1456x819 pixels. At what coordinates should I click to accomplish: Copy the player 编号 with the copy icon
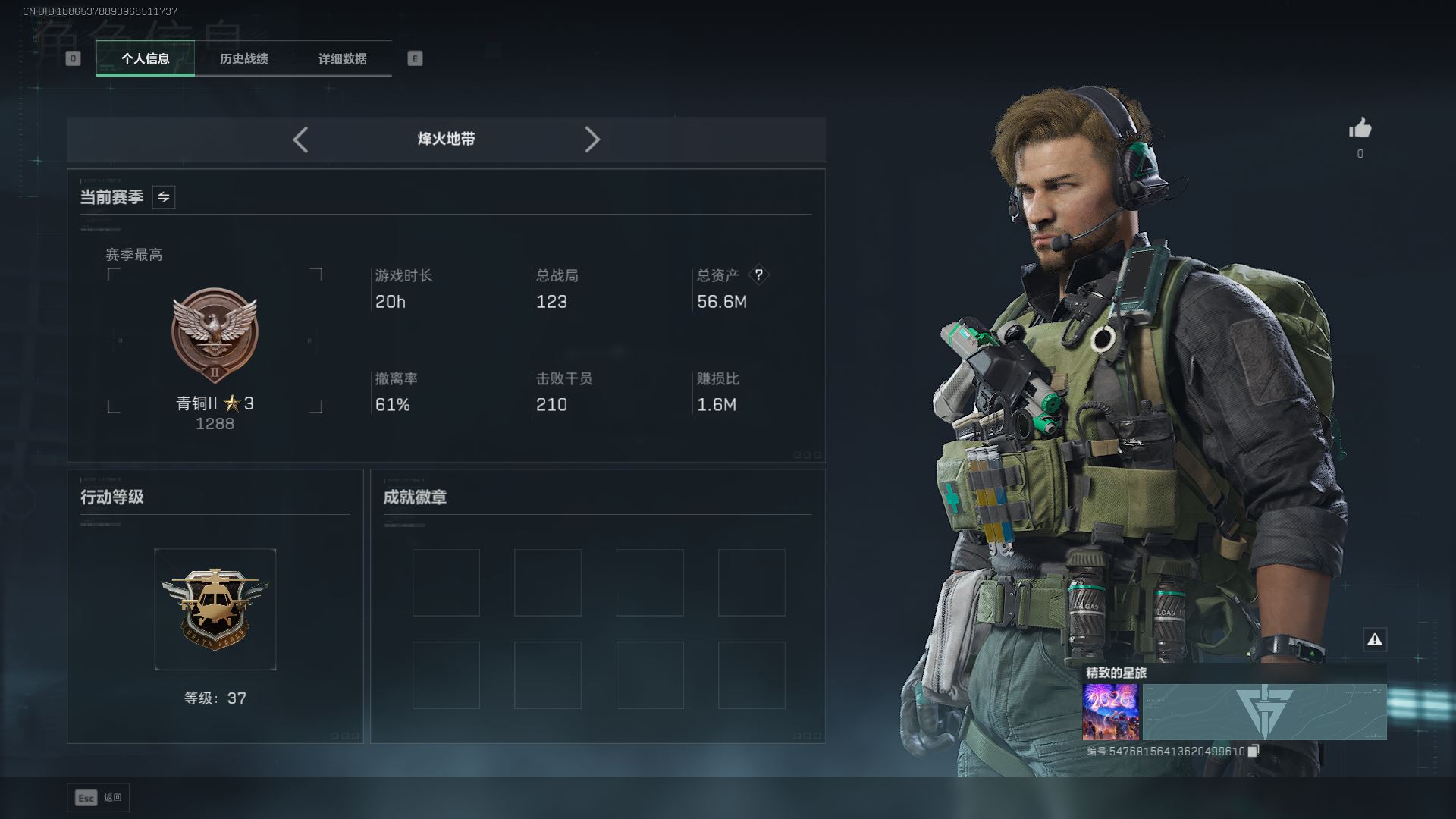click(1253, 751)
